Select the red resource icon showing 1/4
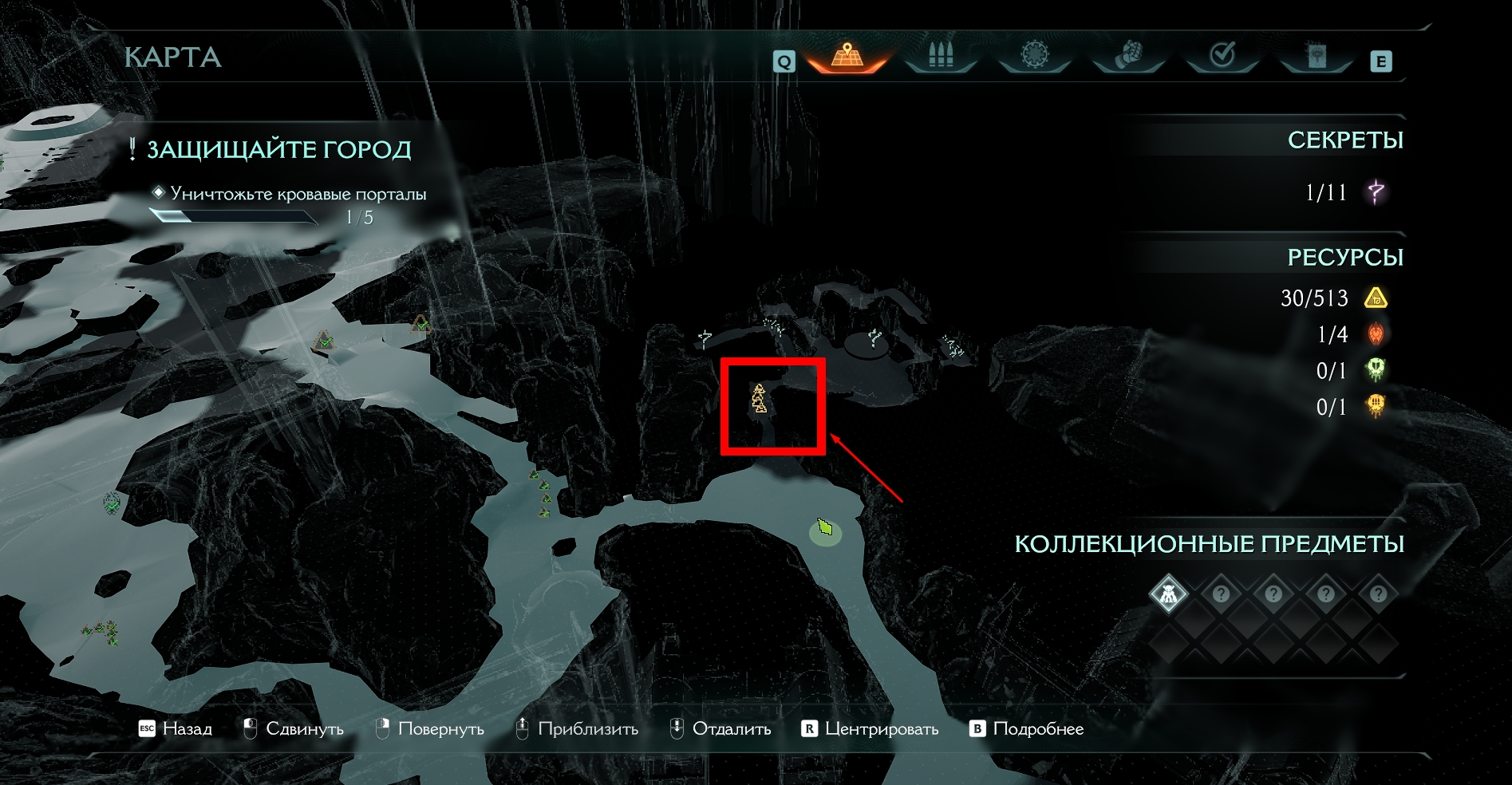The height and width of the screenshot is (785, 1512). (x=1376, y=334)
